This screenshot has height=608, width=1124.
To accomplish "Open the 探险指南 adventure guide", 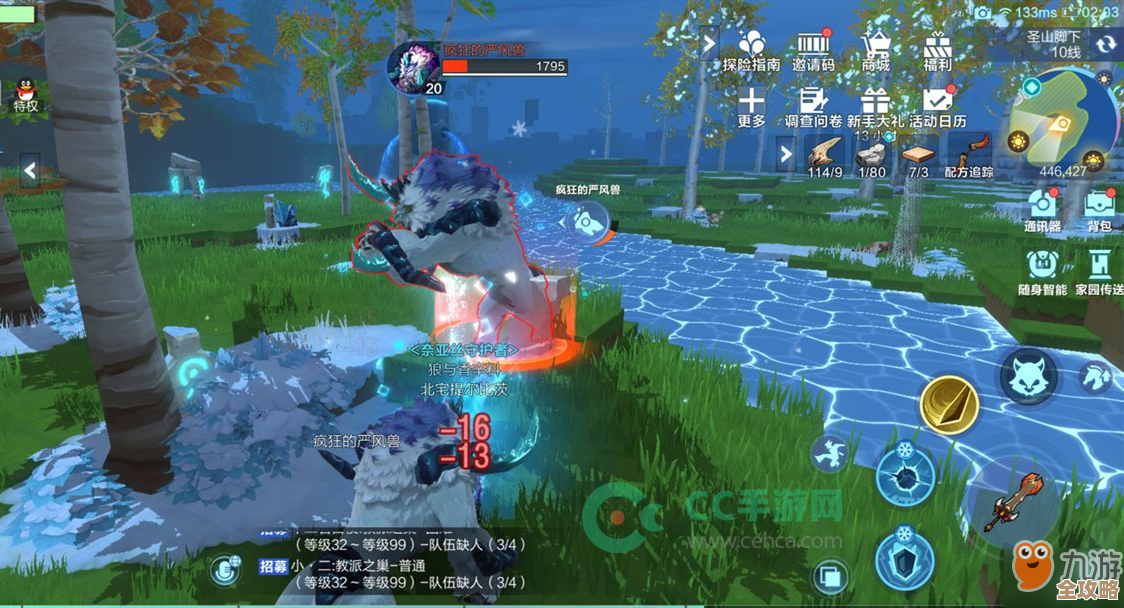I will [751, 49].
